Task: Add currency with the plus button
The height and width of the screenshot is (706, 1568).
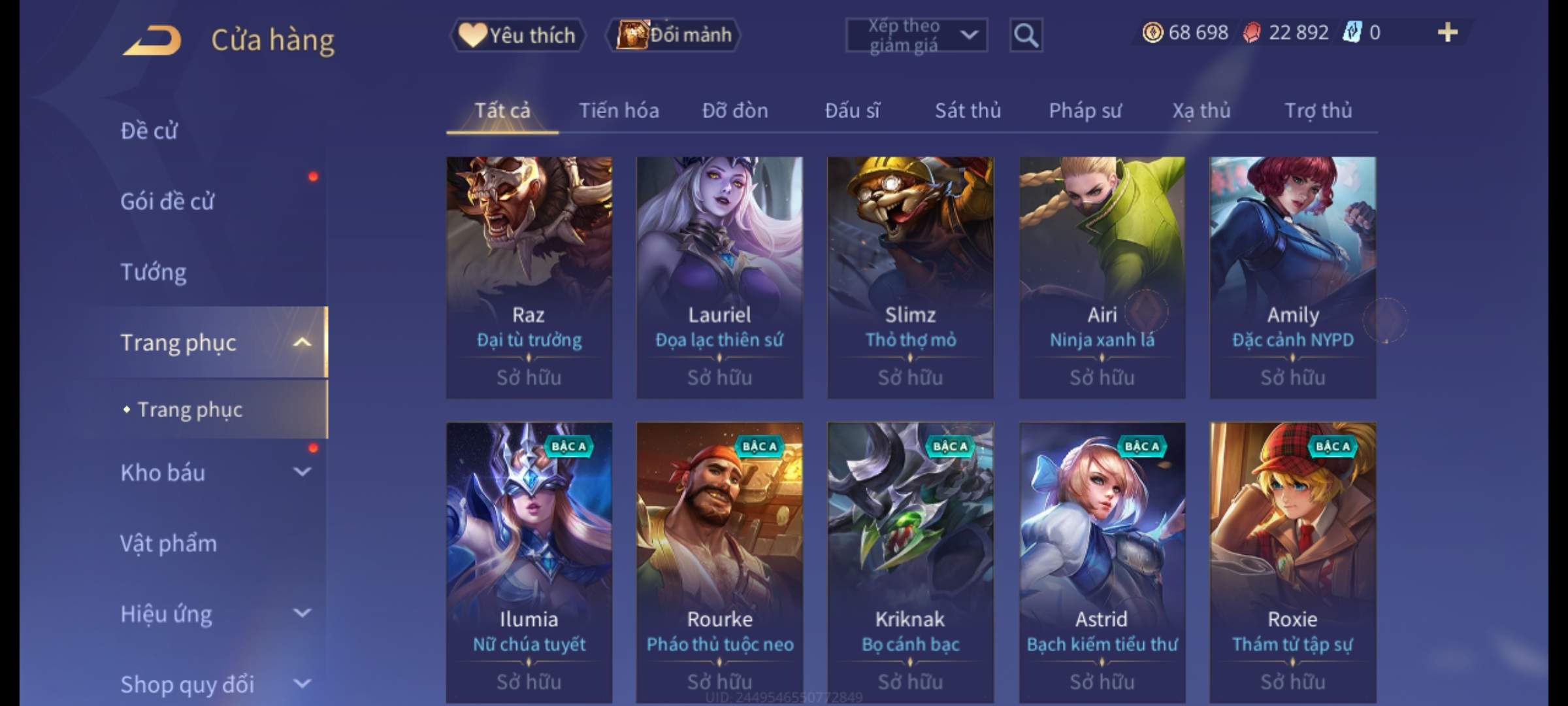Action: point(1447,33)
